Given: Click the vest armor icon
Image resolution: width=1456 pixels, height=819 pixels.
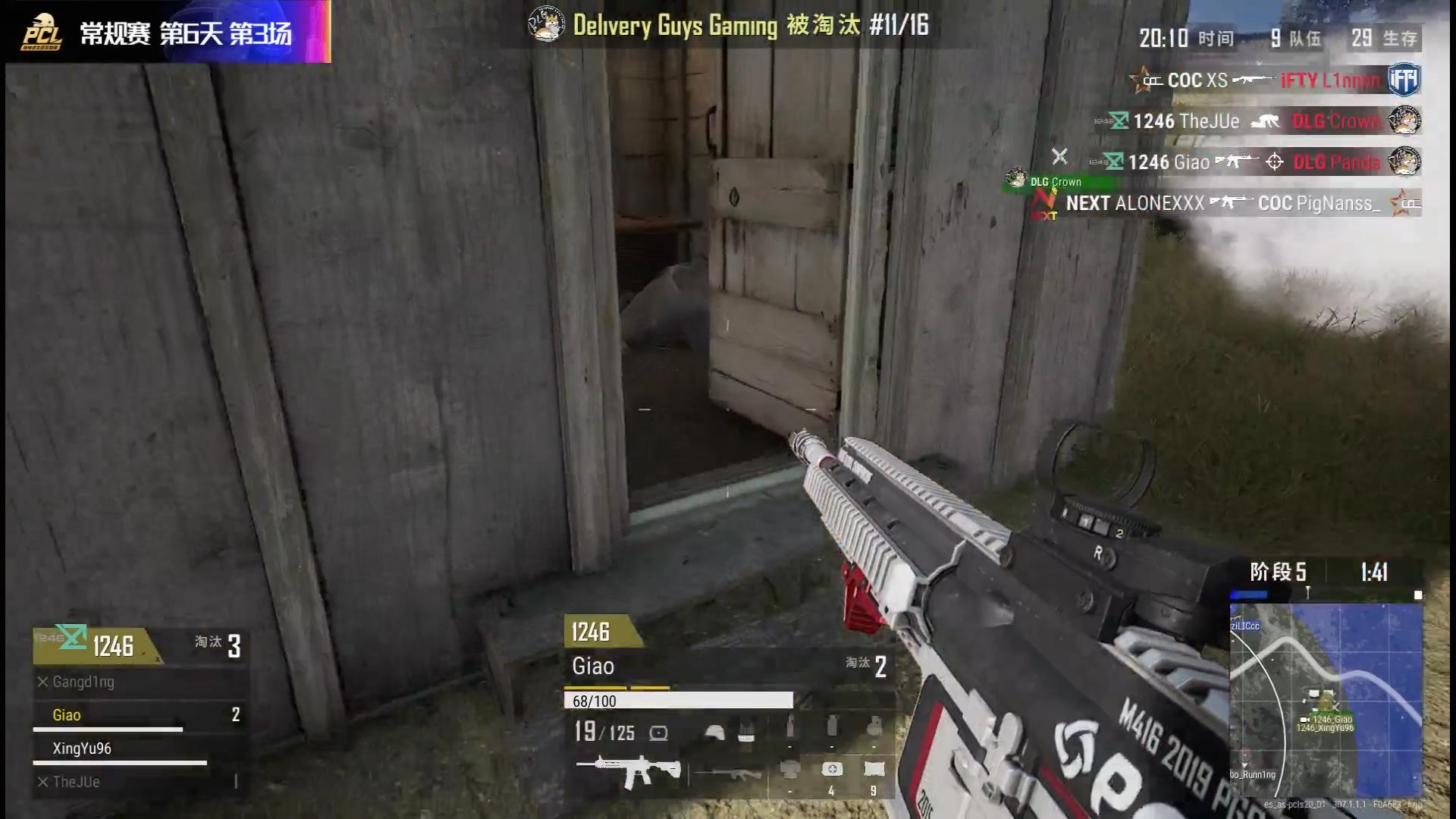Looking at the screenshot, I should [x=746, y=732].
